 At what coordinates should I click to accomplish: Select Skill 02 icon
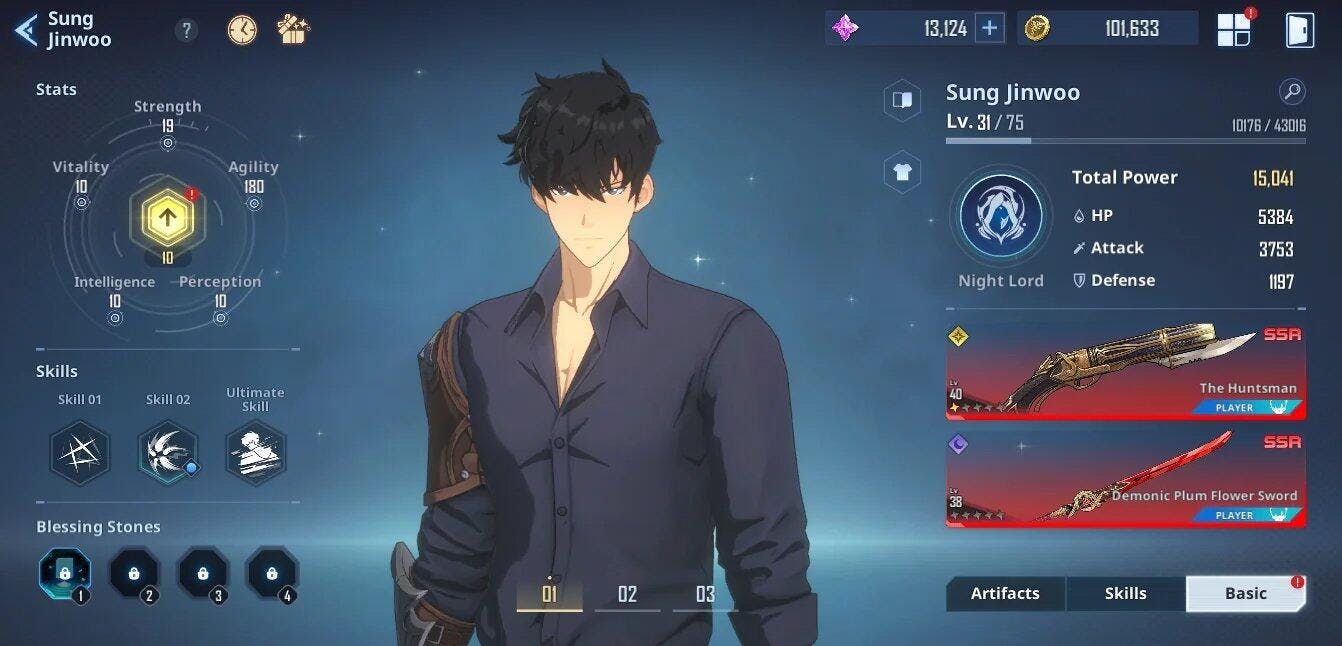coord(167,452)
